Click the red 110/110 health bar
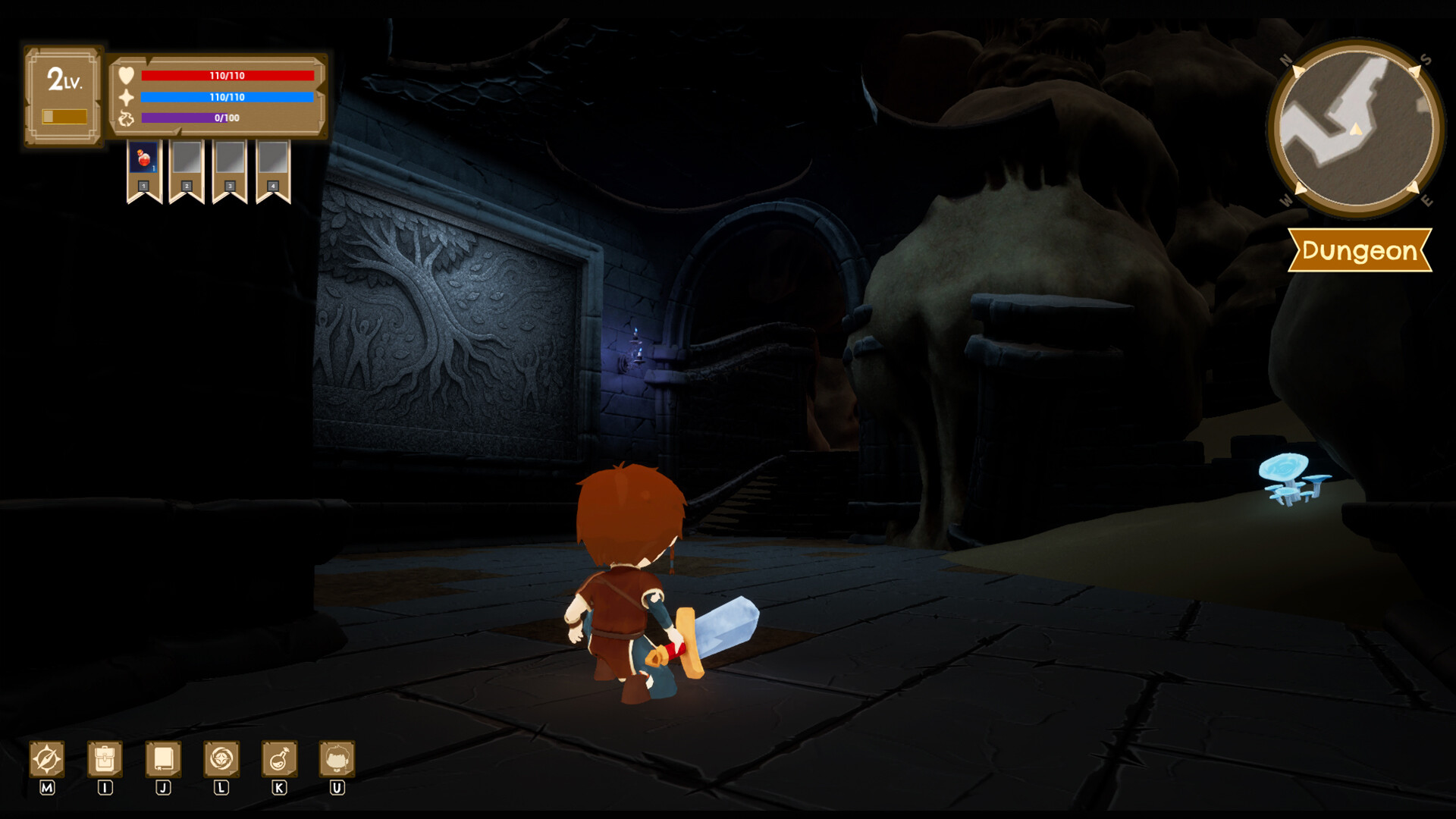Image resolution: width=1456 pixels, height=819 pixels. coord(227,74)
